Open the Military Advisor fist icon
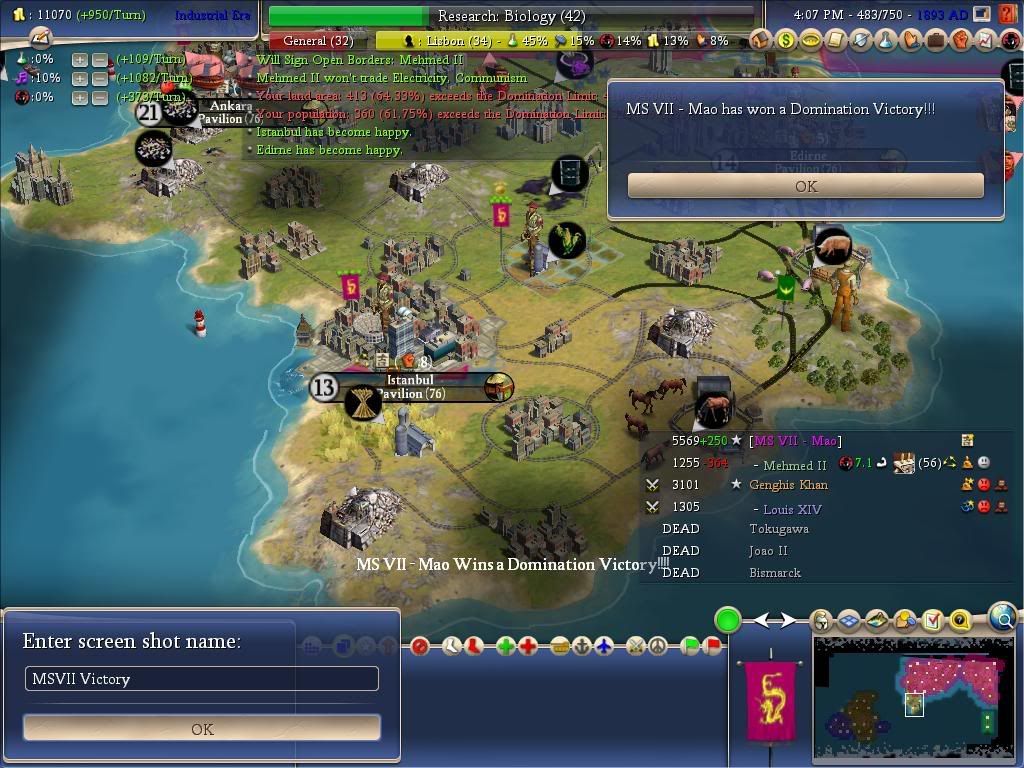Screen dimensions: 1024x768 pyautogui.click(x=960, y=41)
